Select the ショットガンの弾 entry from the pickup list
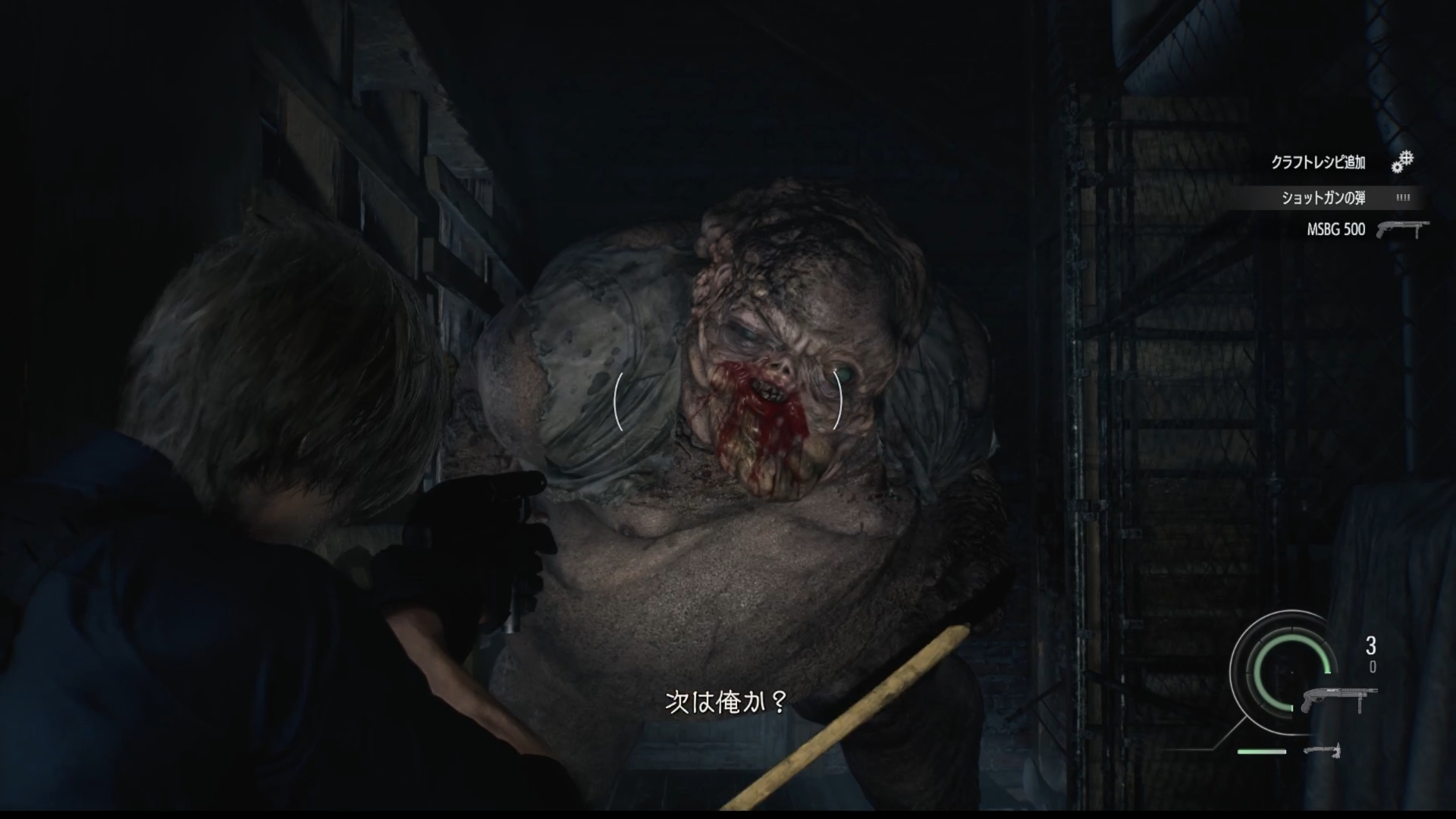1456x819 pixels. pyautogui.click(x=1323, y=197)
